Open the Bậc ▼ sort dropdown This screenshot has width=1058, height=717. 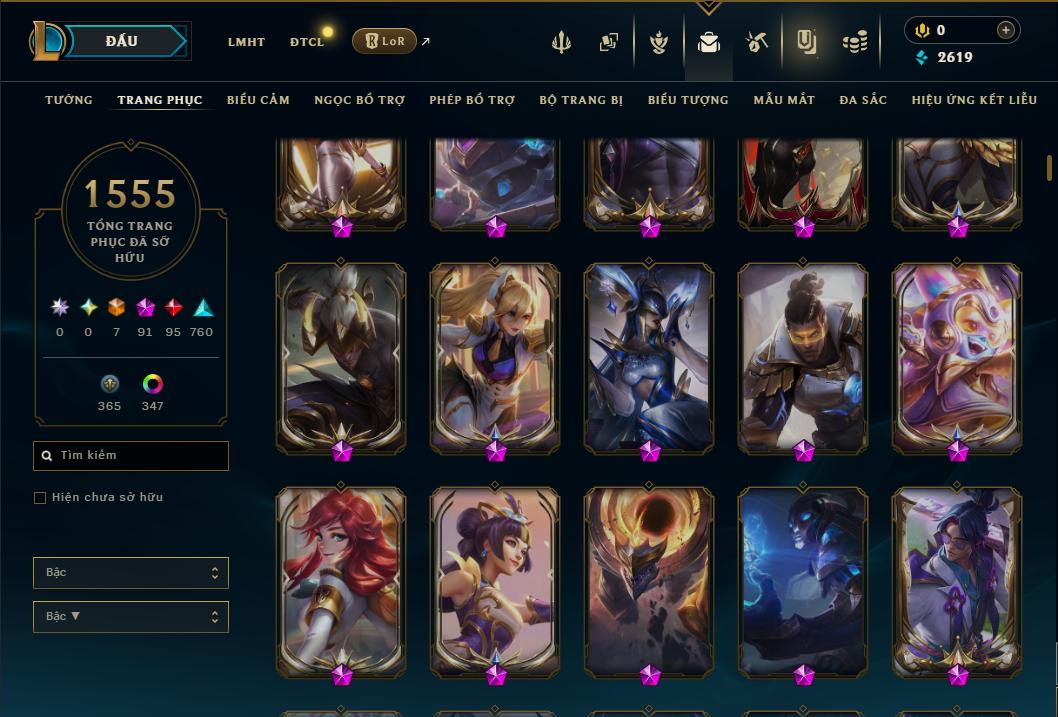pos(131,617)
